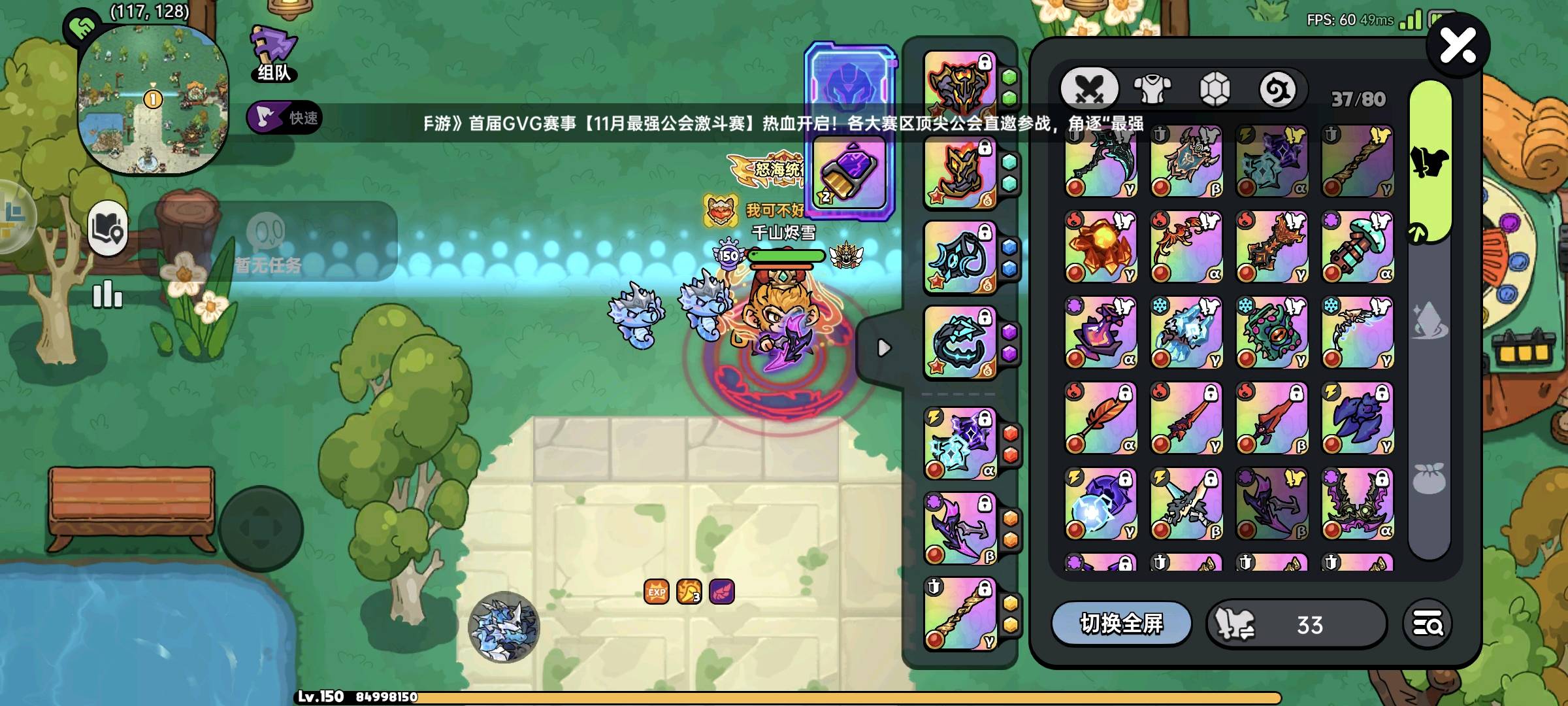Click the EXP buff icon
Image resolution: width=1568 pixels, height=706 pixels.
click(656, 592)
